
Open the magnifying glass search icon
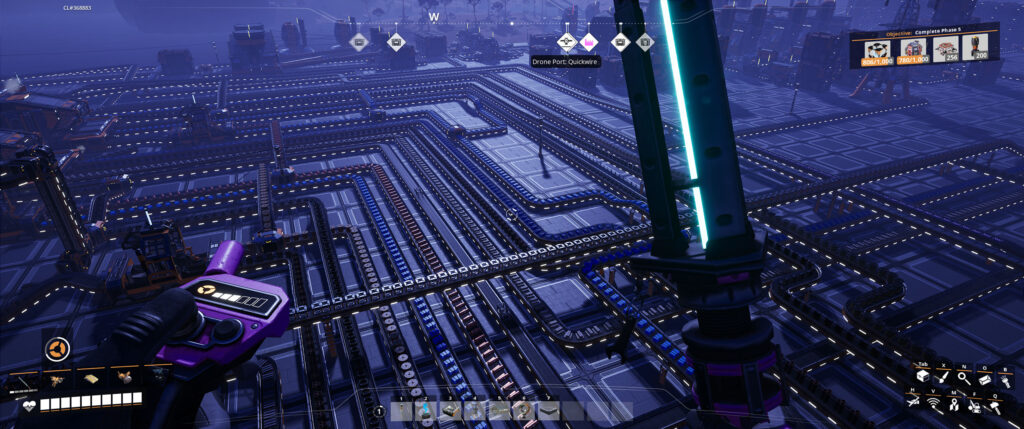tap(964, 379)
